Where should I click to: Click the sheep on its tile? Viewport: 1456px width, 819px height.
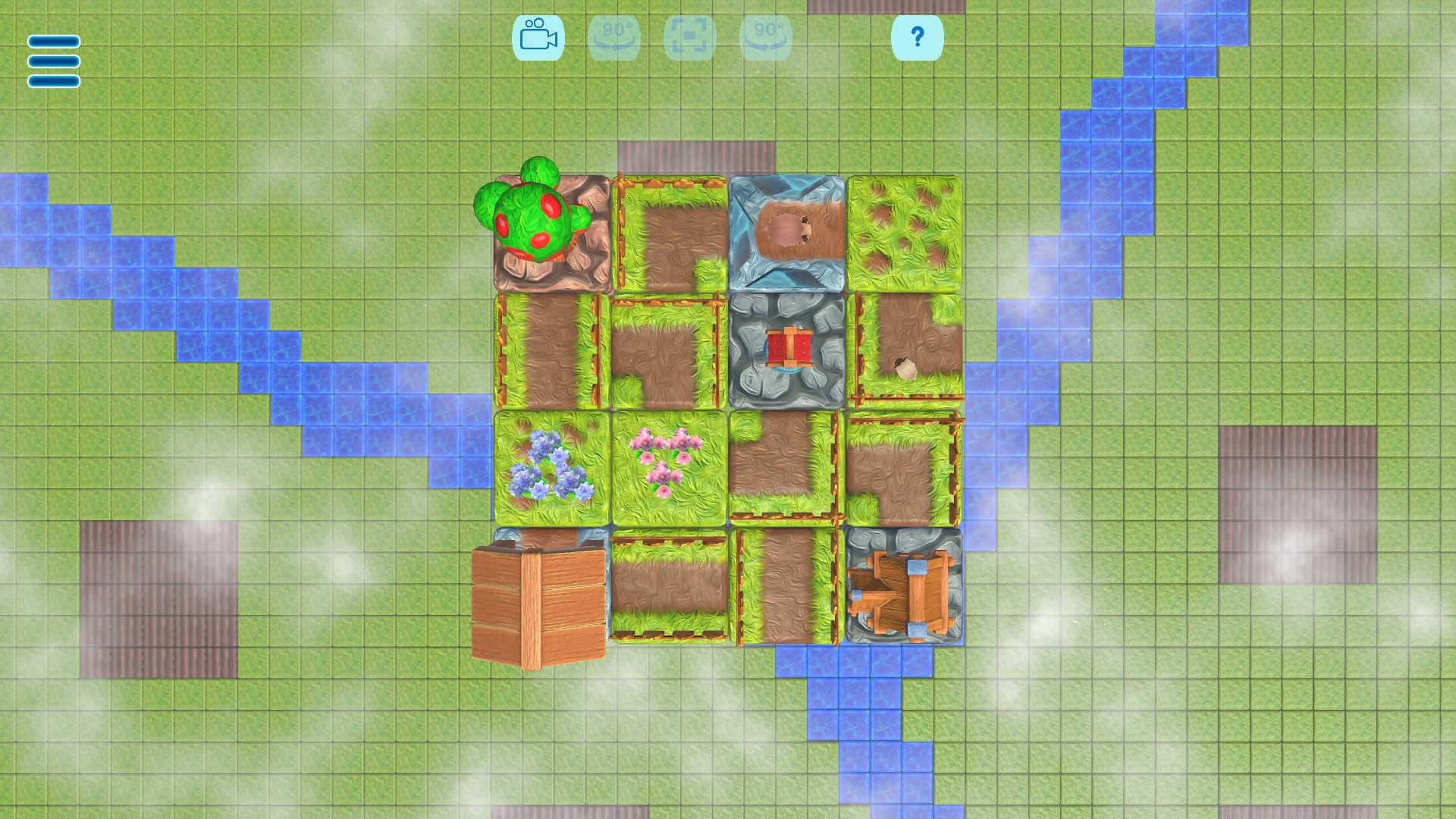pos(905,368)
